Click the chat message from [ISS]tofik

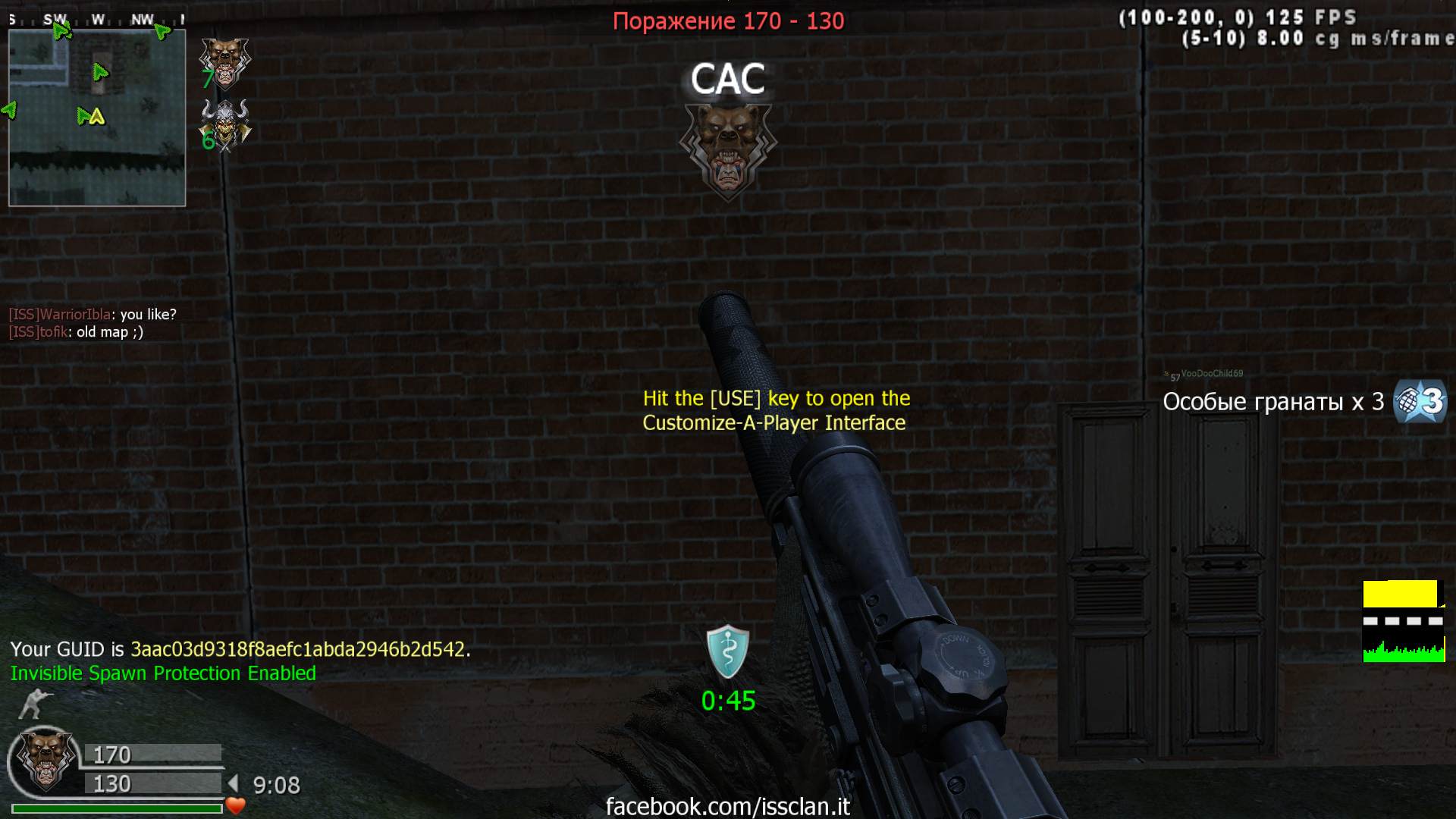76,332
